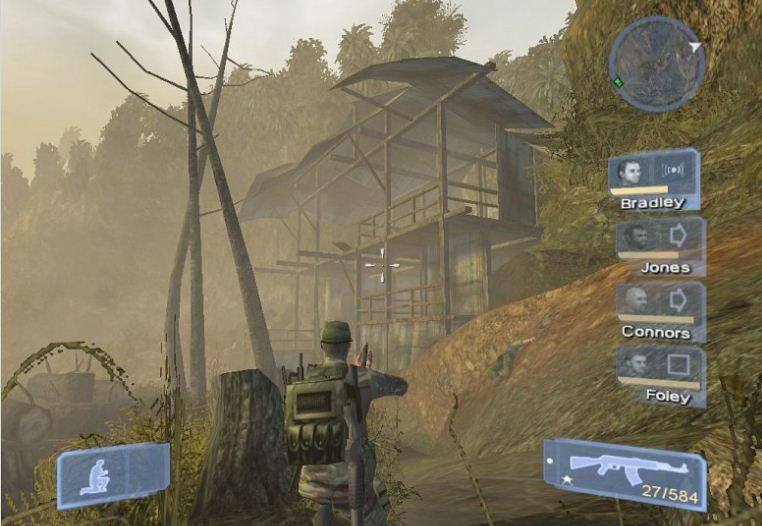Screen dimensions: 762x526
Task: Select the Connors squad panel
Action: coord(661,310)
